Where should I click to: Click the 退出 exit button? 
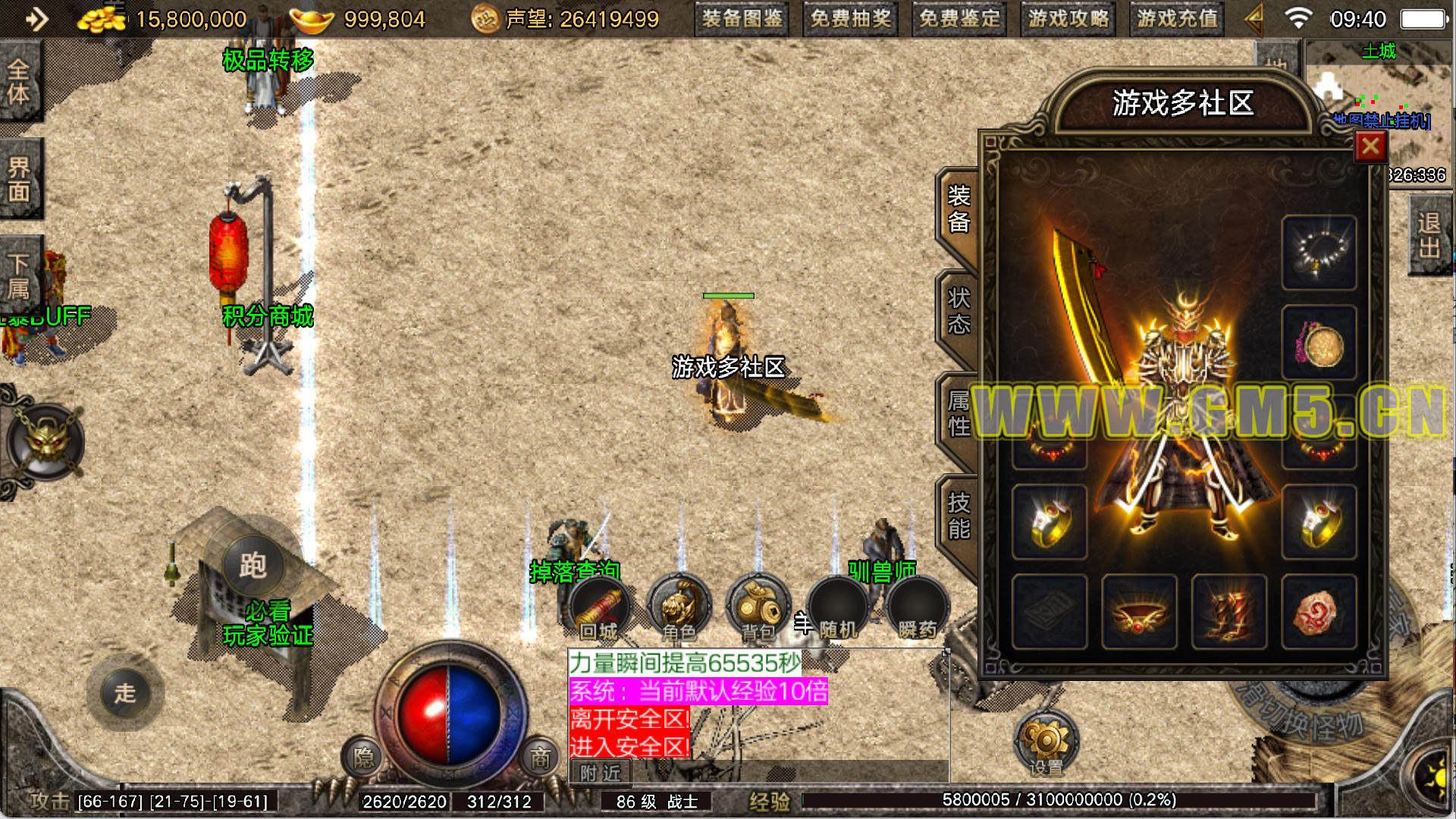(1429, 235)
